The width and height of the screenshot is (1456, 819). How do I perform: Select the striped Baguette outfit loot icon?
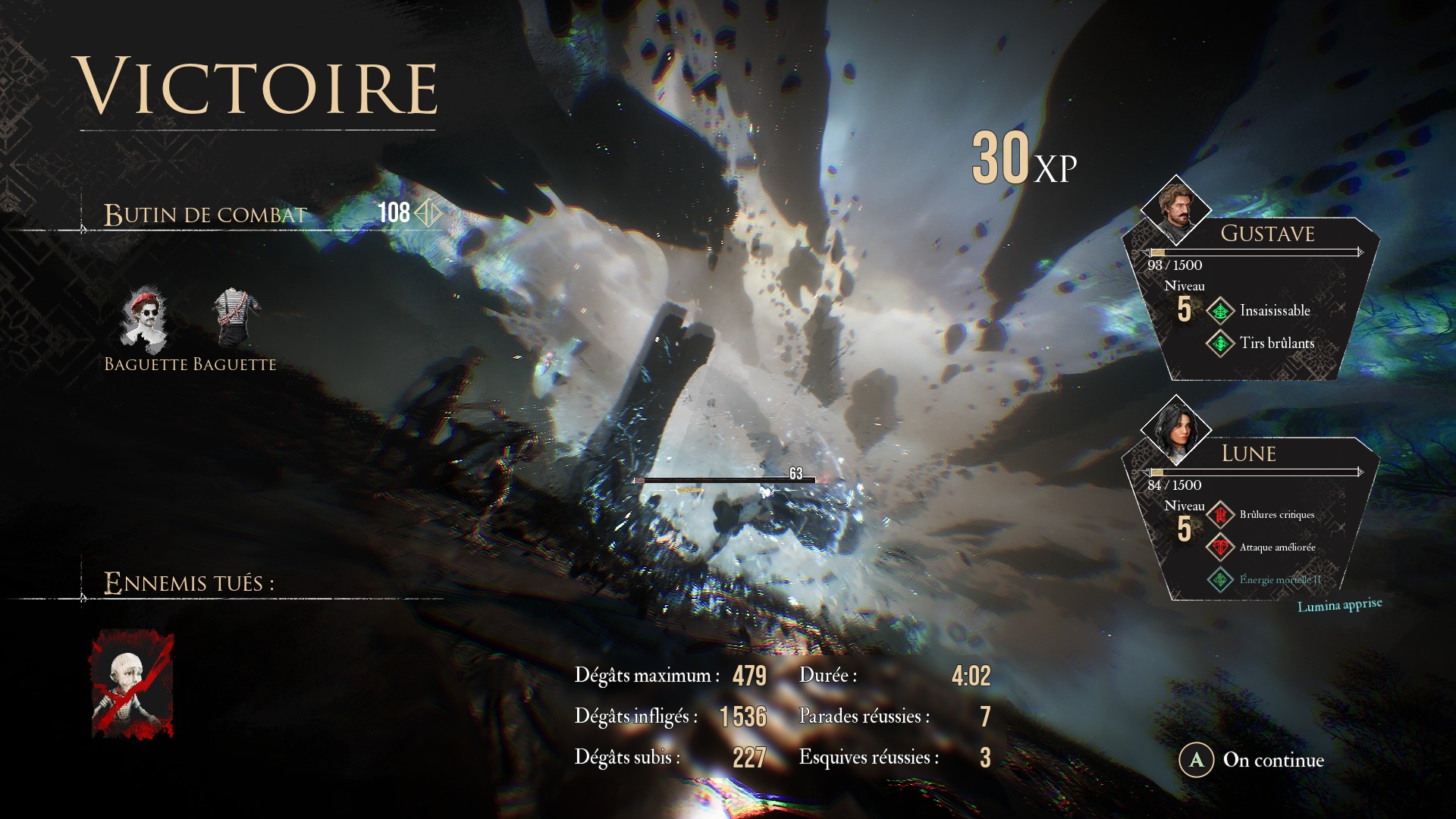[235, 317]
